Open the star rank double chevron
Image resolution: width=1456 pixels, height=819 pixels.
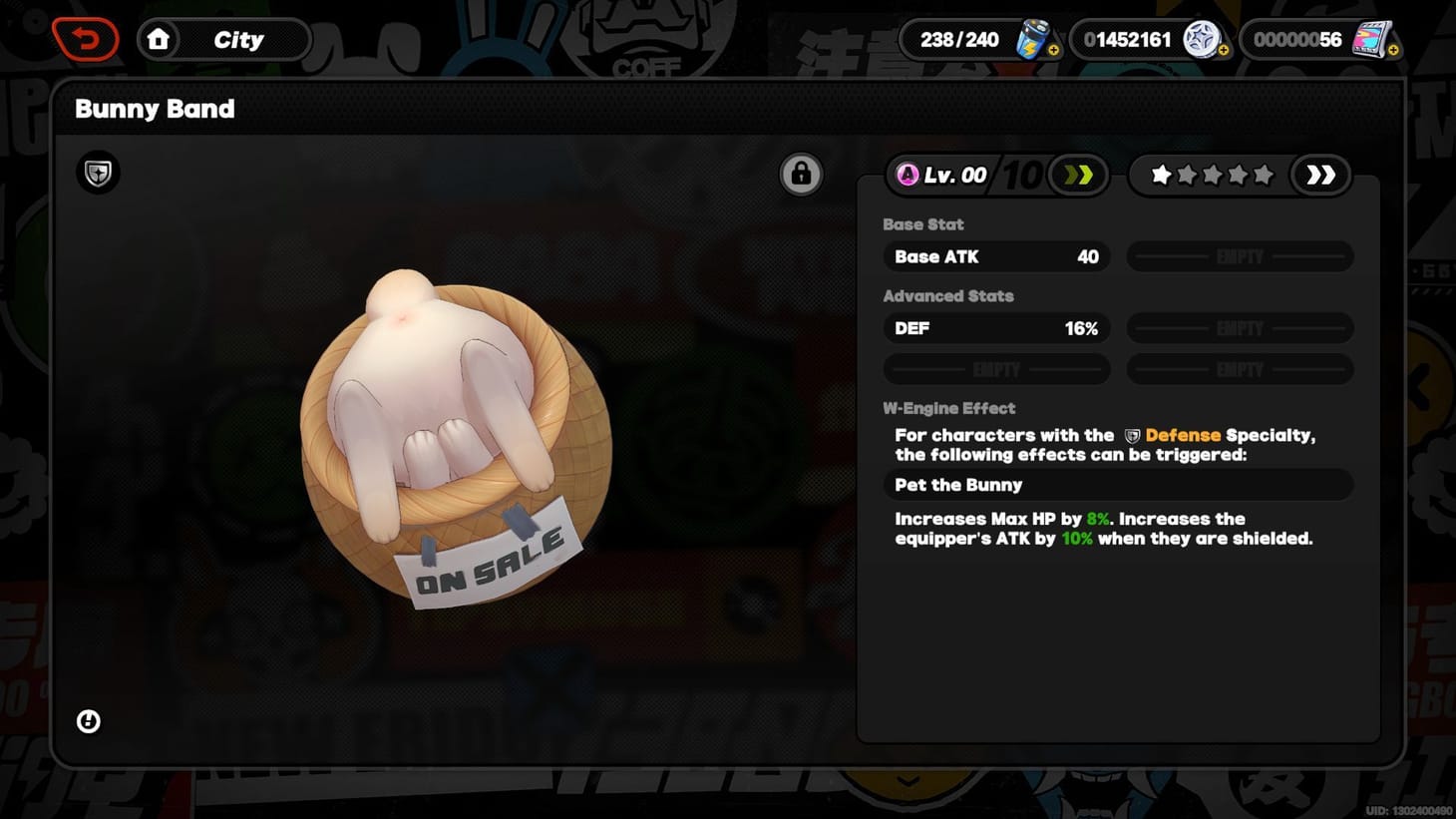(x=1320, y=174)
